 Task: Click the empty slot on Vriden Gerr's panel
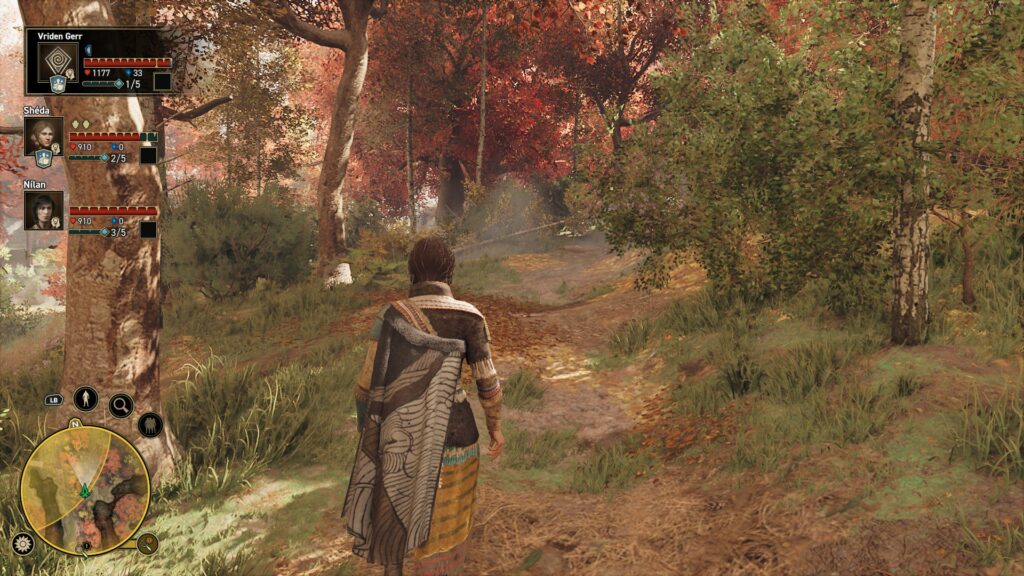pos(161,82)
